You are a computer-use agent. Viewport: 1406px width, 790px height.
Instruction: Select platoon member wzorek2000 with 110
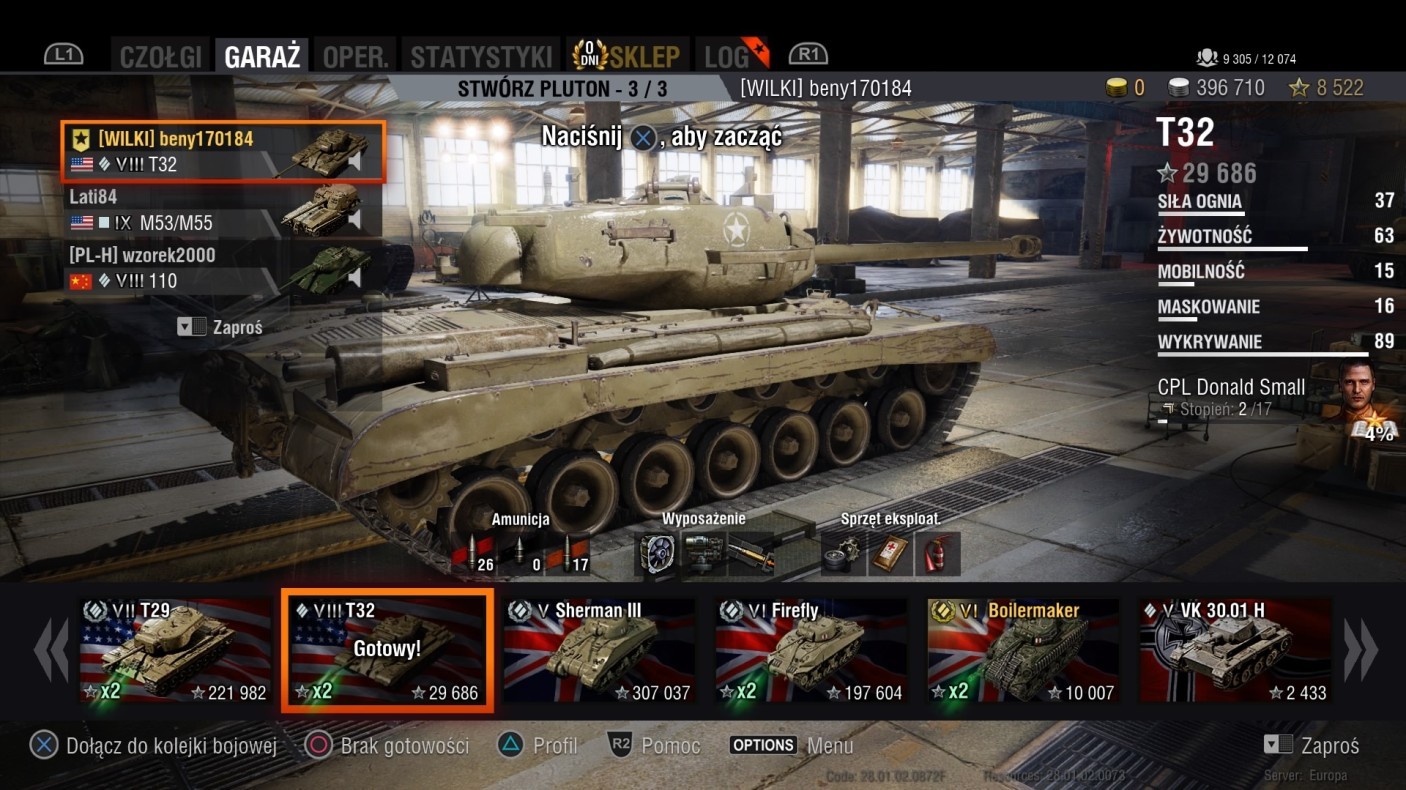[220, 268]
